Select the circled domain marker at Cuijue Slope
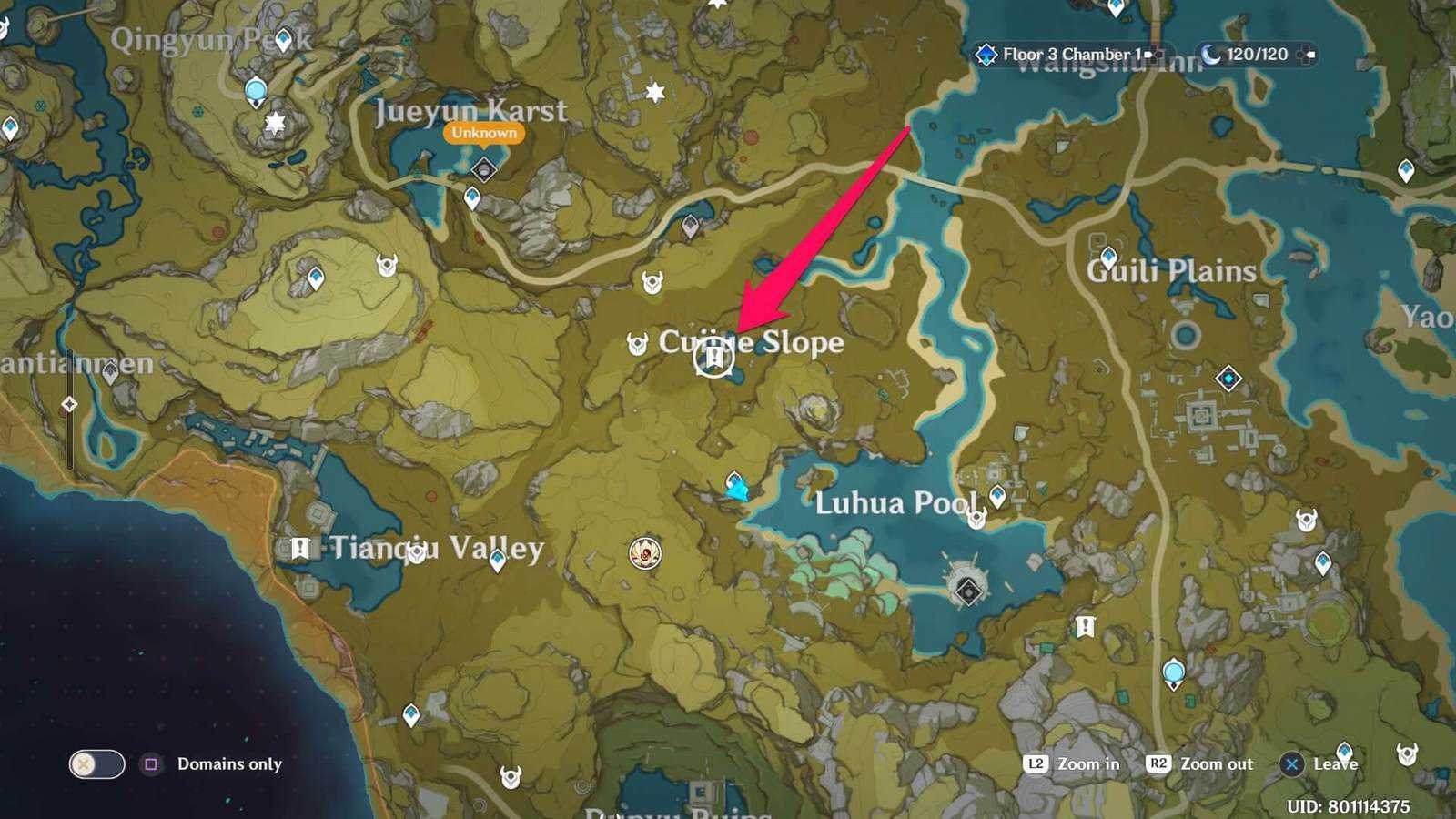1456x819 pixels. click(x=713, y=358)
